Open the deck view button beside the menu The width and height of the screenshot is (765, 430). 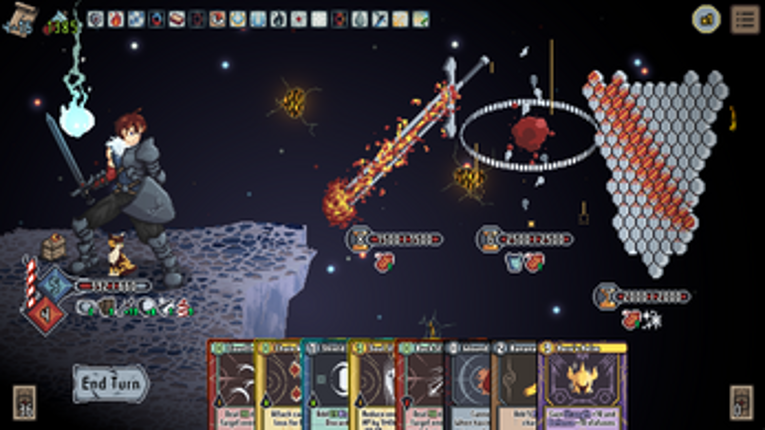click(707, 18)
